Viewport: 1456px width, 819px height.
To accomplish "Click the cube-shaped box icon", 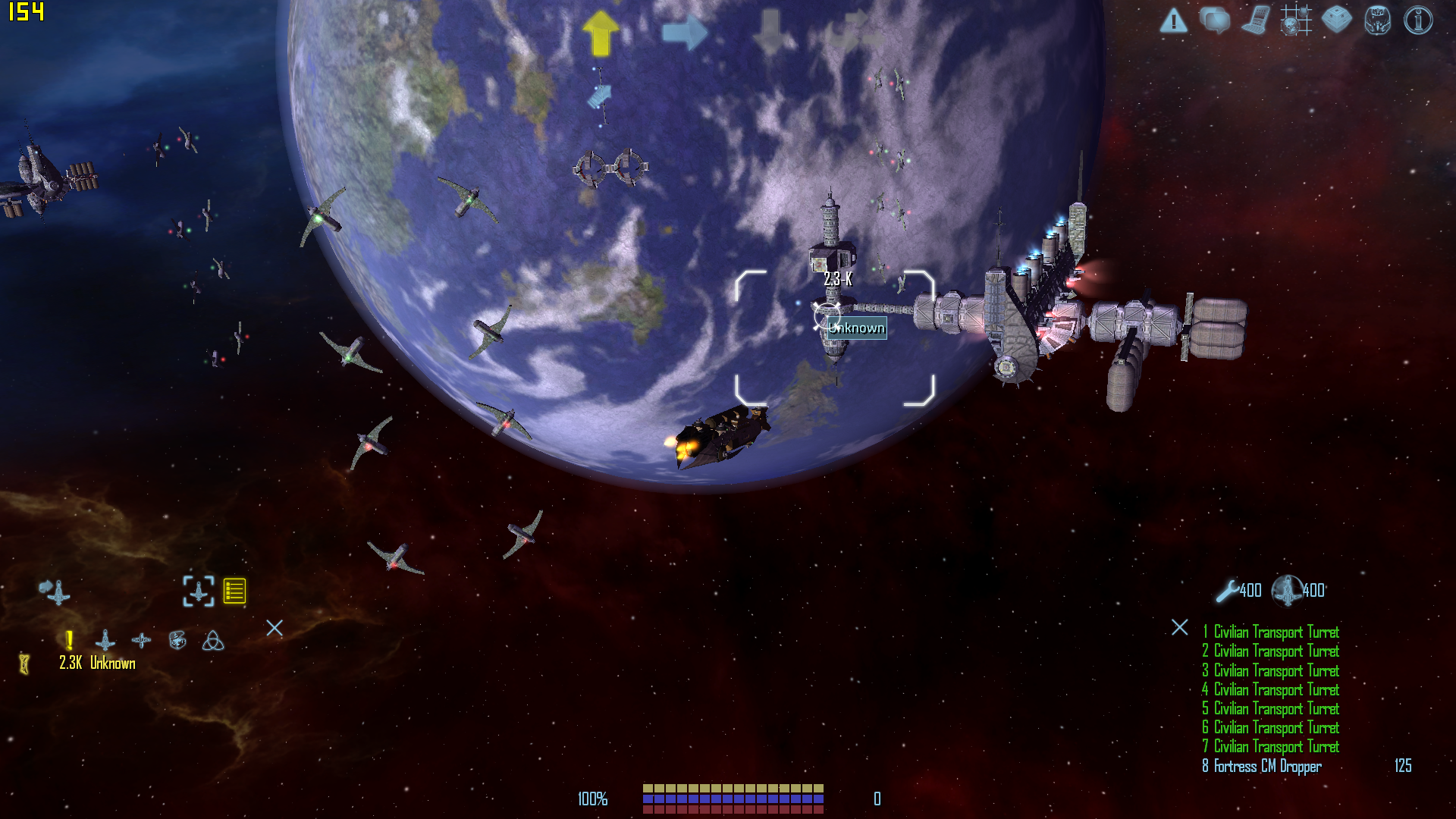I will coord(1336,20).
